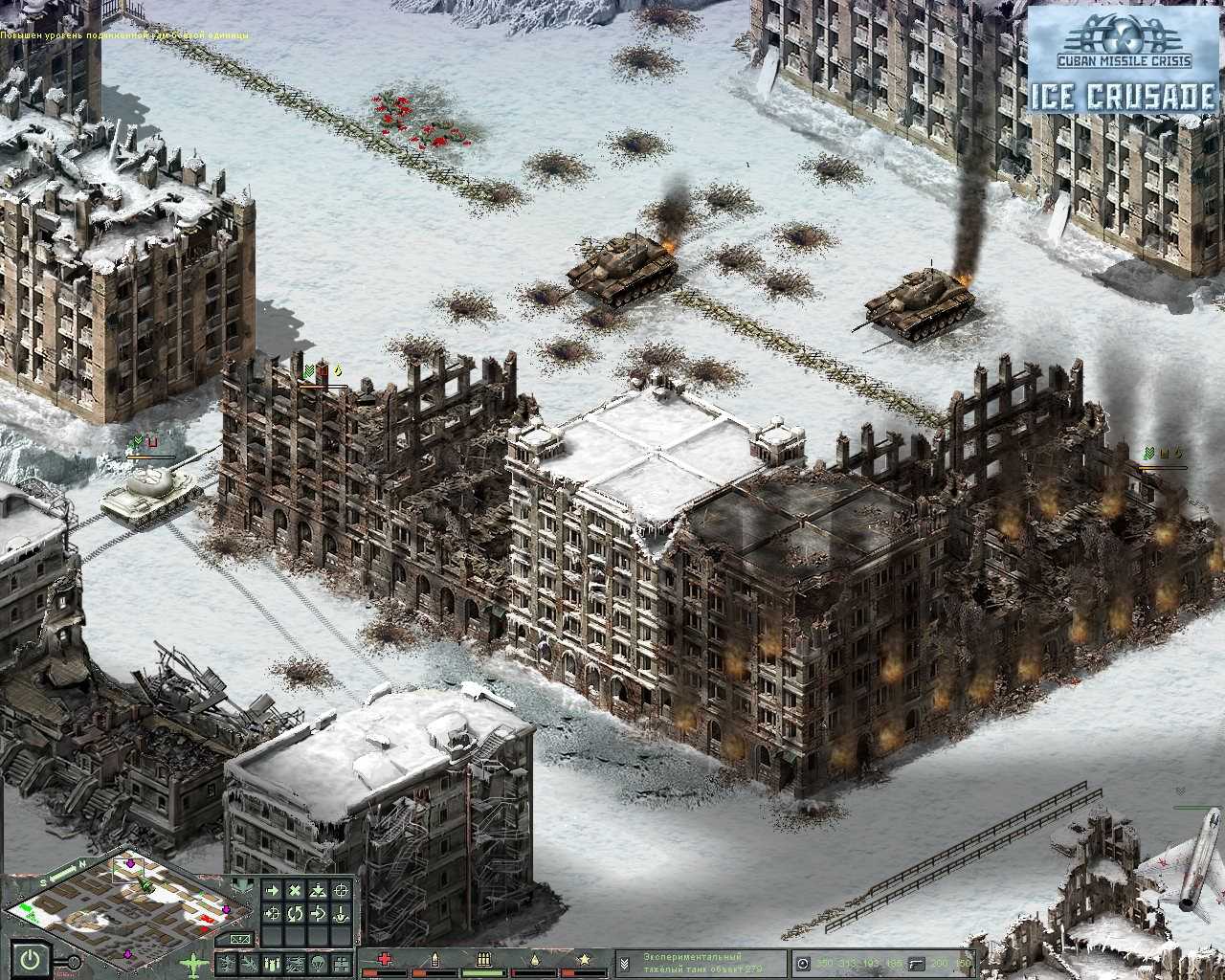Select the move order arrow icon

click(x=273, y=890)
